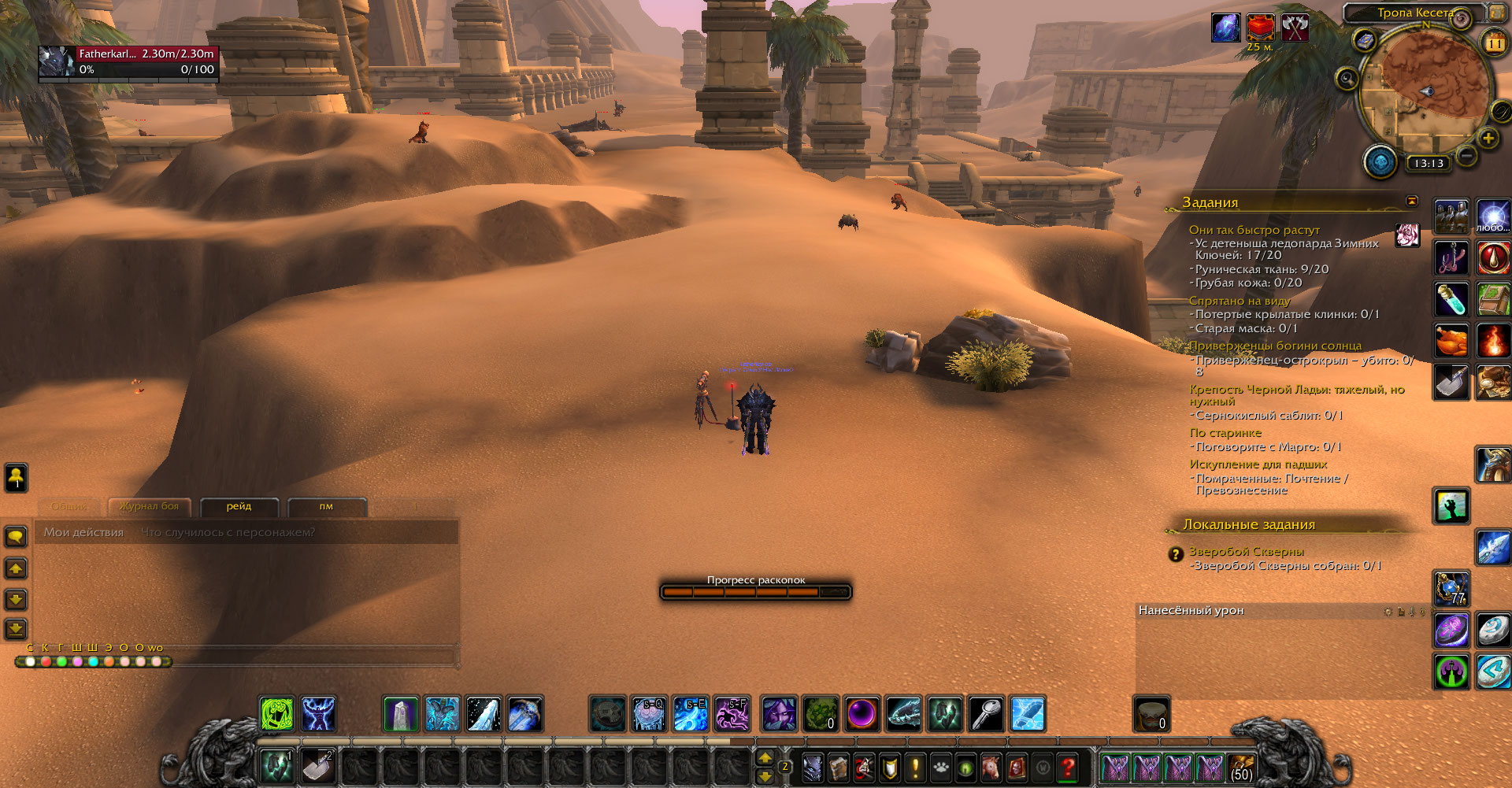Use the silver key action slot
1512x788 pixels.
click(986, 714)
